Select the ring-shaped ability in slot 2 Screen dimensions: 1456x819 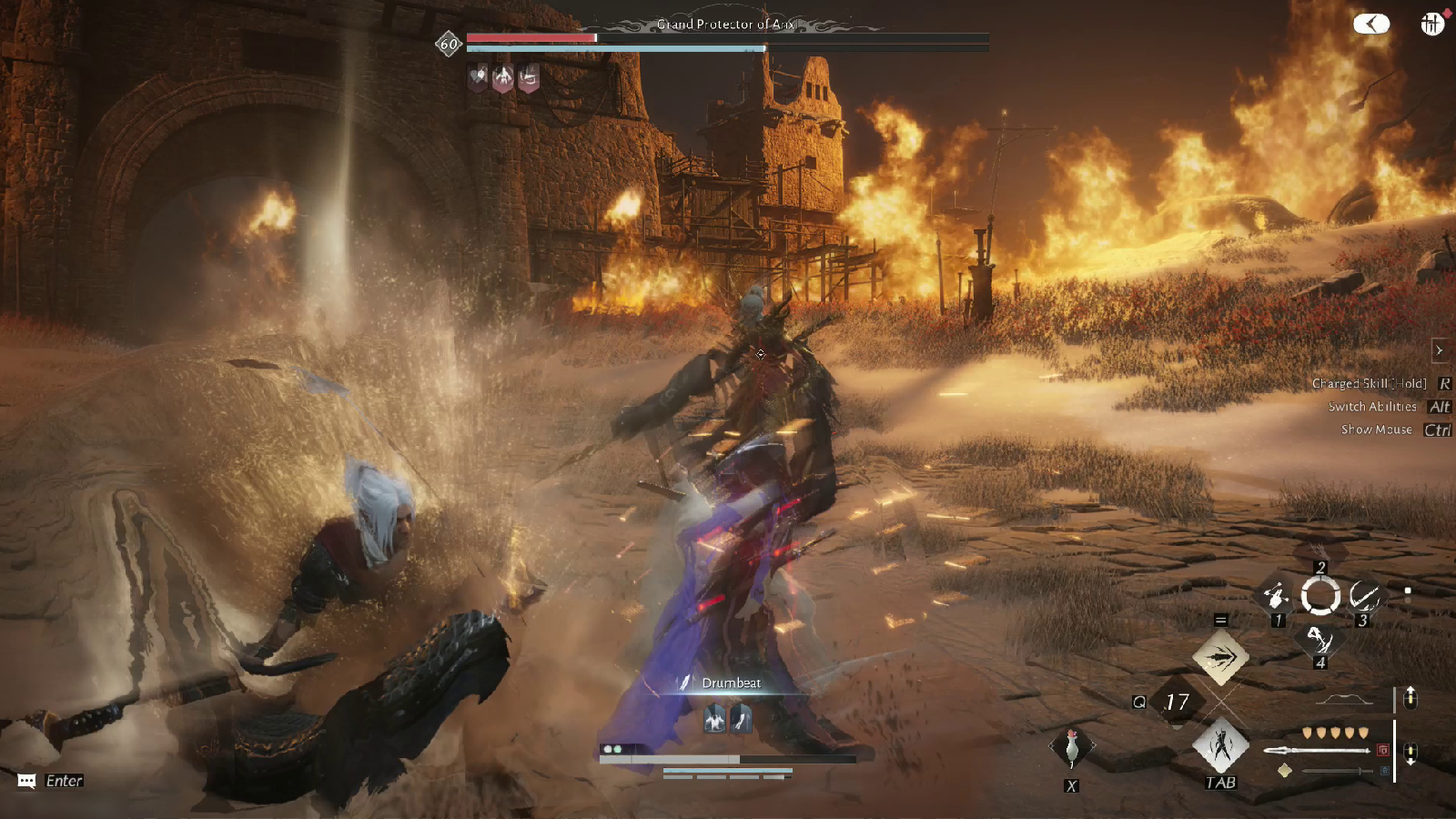(1320, 596)
